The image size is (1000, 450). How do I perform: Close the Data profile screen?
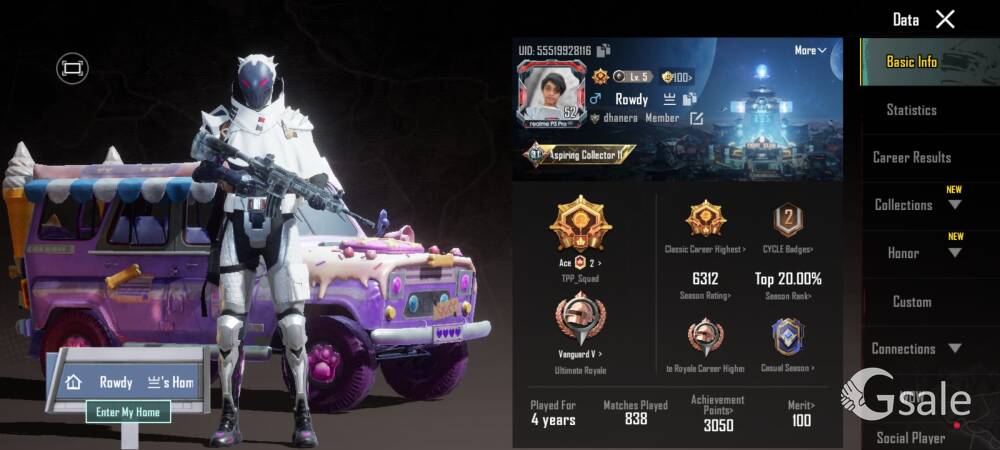(x=945, y=19)
